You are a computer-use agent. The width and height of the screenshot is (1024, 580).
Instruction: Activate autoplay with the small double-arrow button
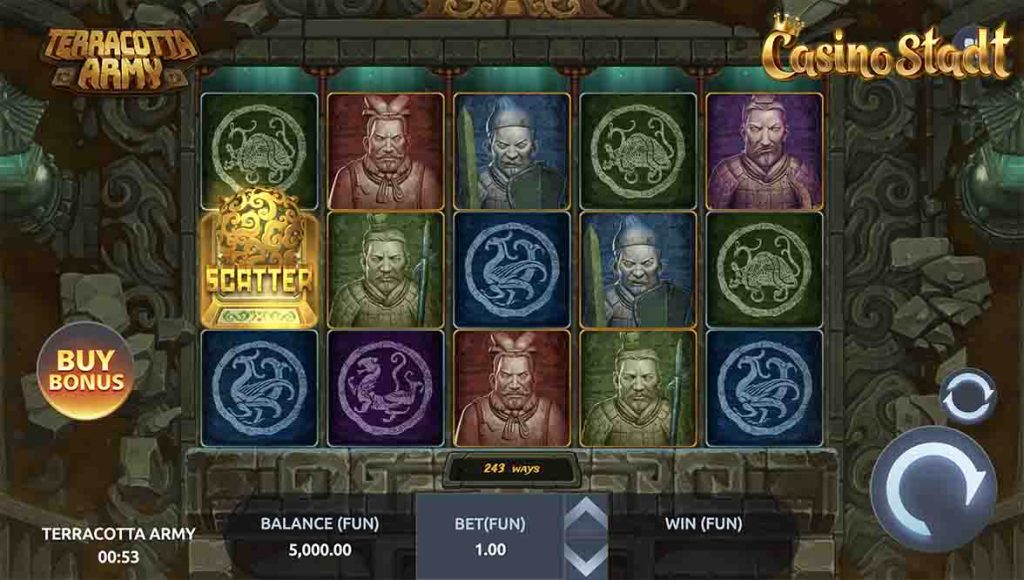coord(968,397)
